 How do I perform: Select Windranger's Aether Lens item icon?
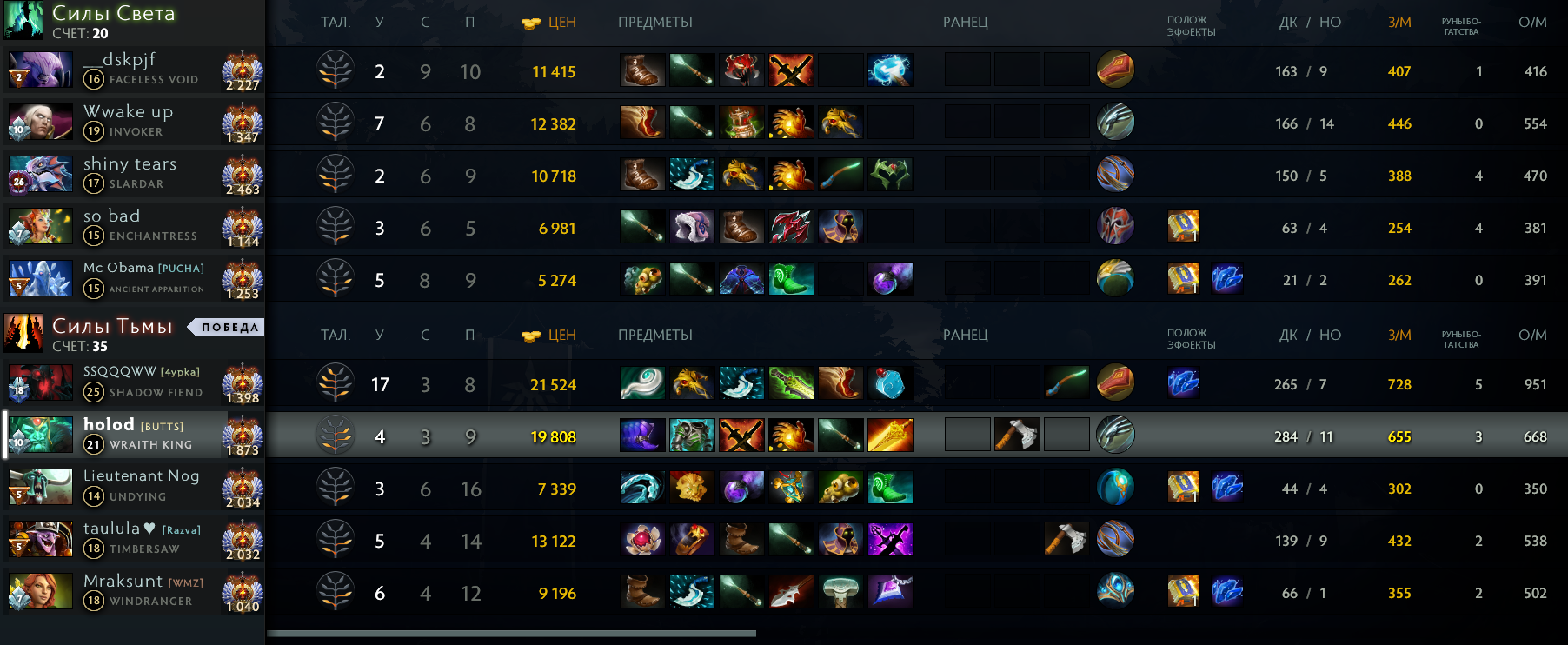890,592
